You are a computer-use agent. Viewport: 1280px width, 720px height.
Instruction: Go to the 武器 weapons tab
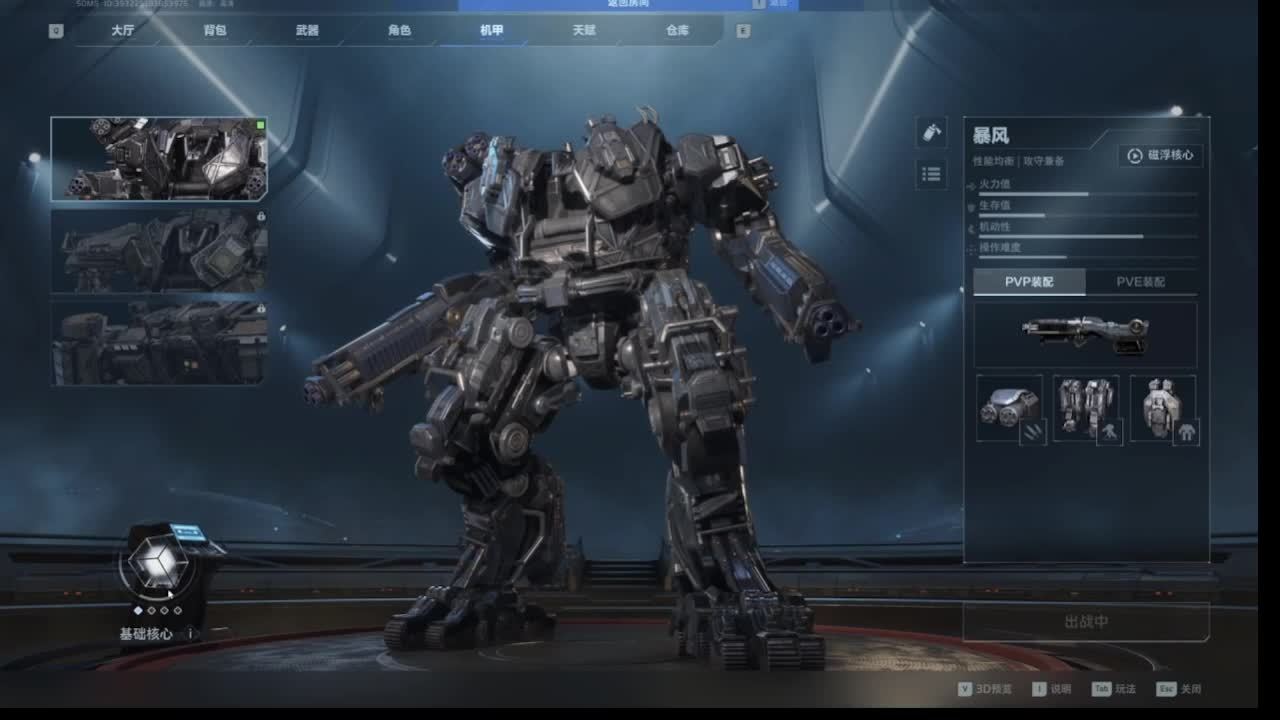point(307,31)
